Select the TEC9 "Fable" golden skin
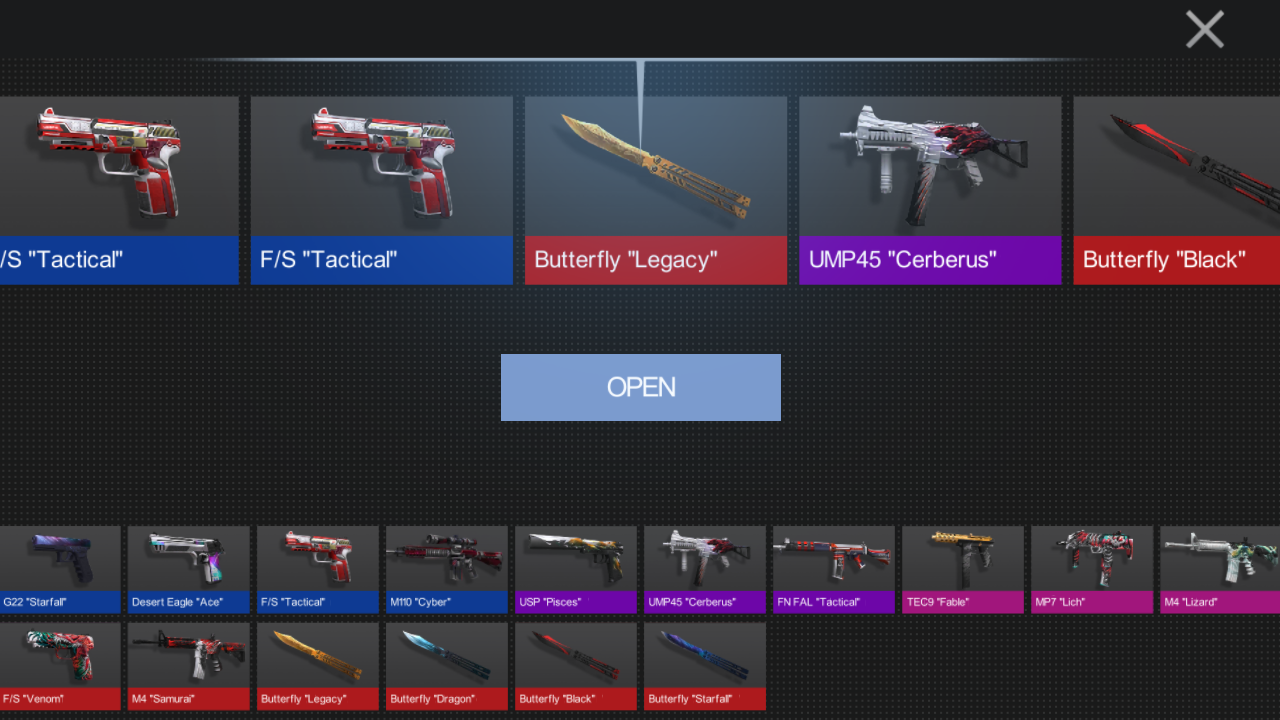This screenshot has height=720, width=1280. (x=963, y=568)
